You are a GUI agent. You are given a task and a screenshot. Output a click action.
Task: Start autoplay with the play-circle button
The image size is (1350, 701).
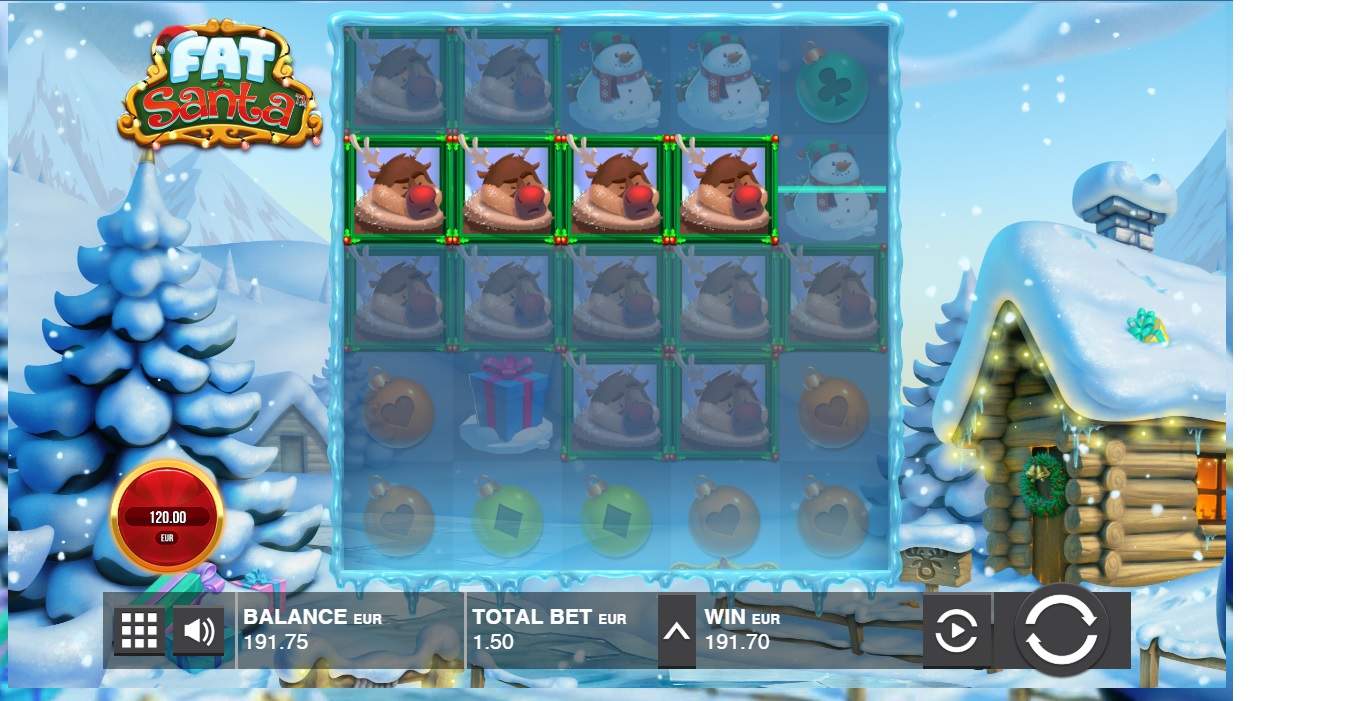pos(956,631)
